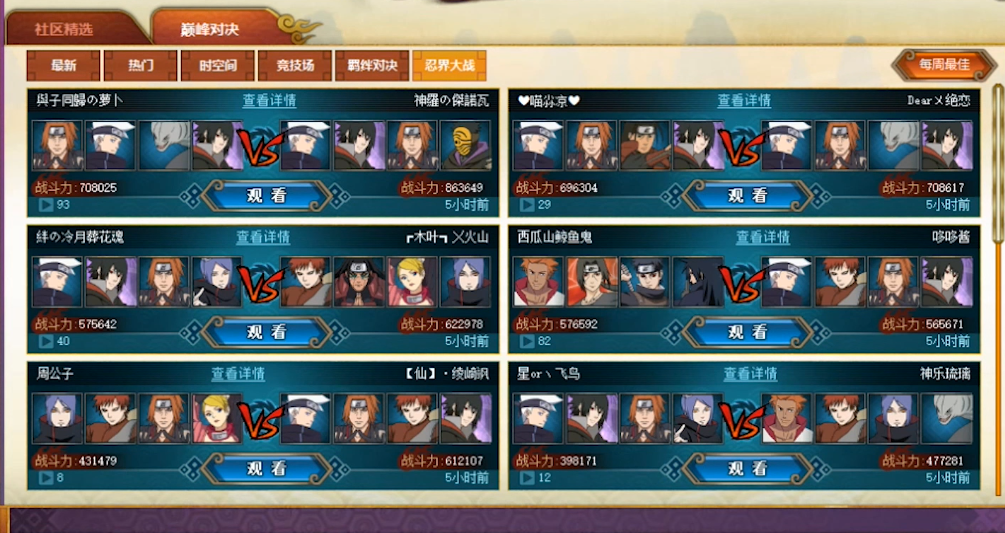Open match details for 星or丶飞鸟
The image size is (1005, 533).
[751, 374]
